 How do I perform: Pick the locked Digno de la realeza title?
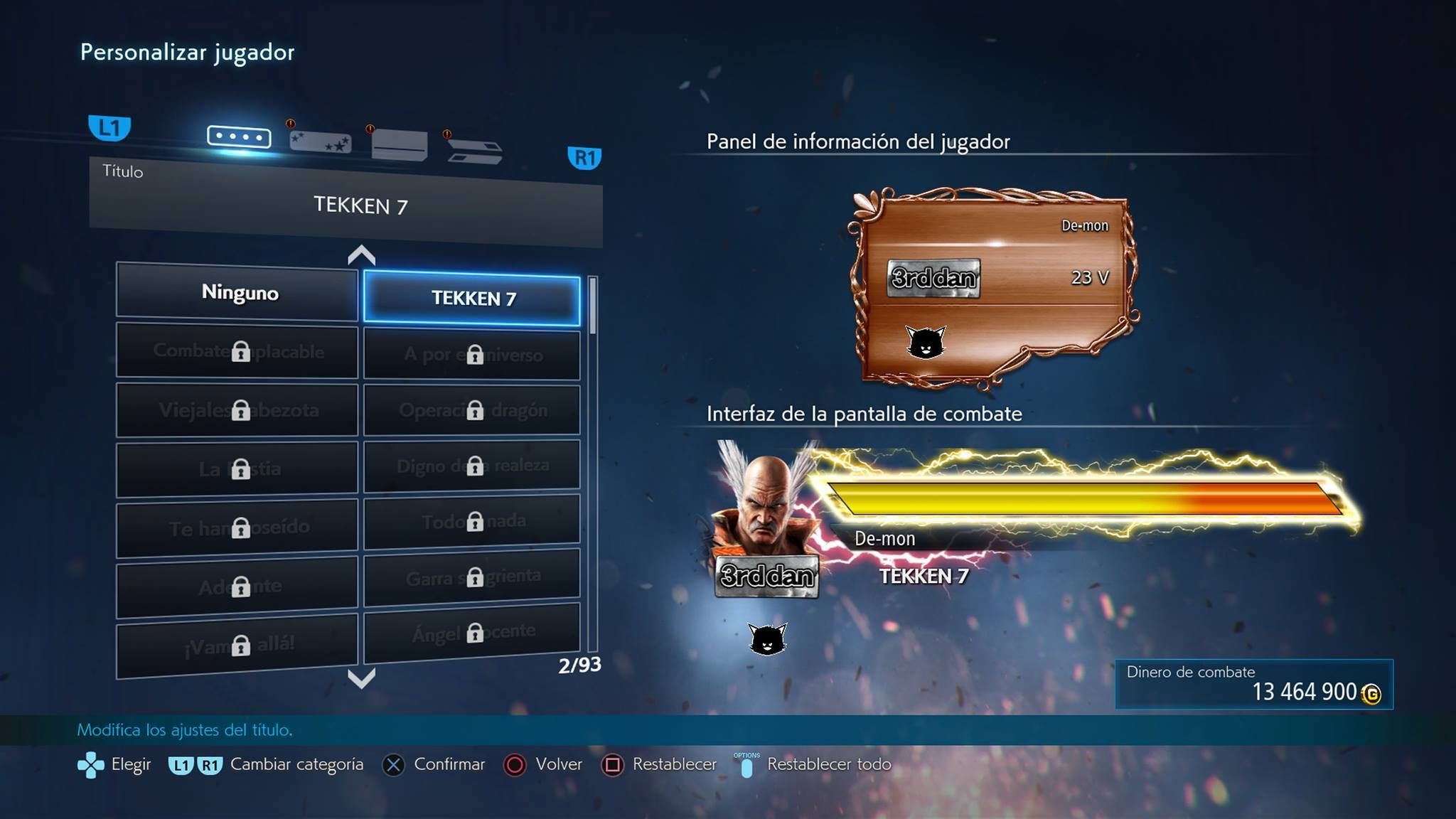click(472, 466)
